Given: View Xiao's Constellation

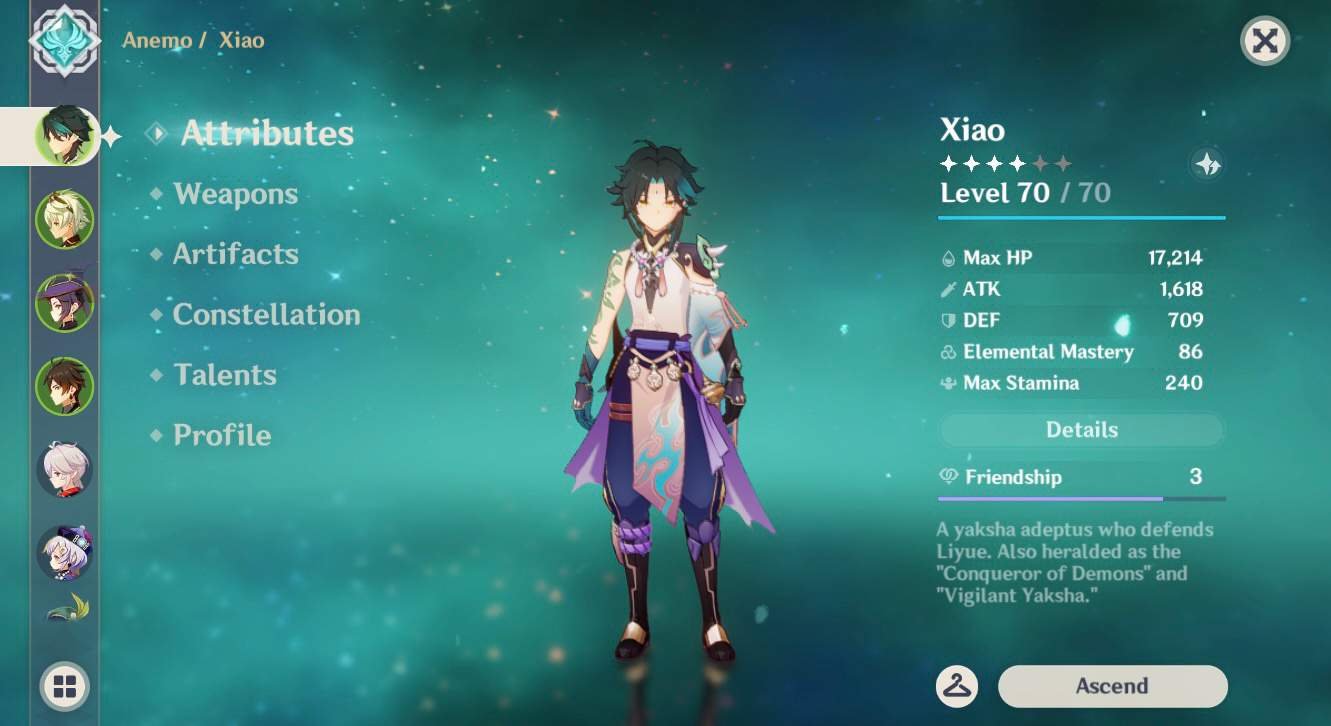Looking at the screenshot, I should (266, 315).
